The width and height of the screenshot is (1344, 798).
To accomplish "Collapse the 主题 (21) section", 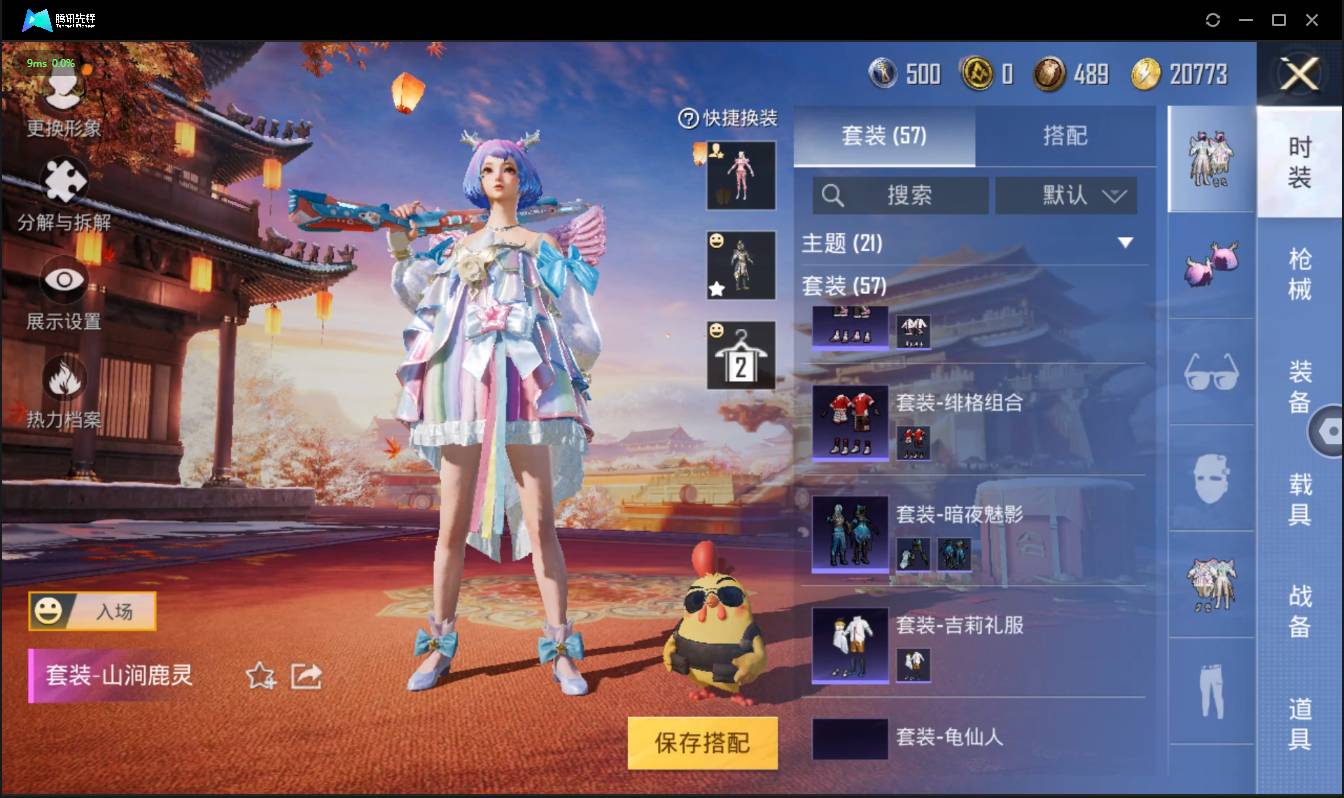I will (1126, 242).
